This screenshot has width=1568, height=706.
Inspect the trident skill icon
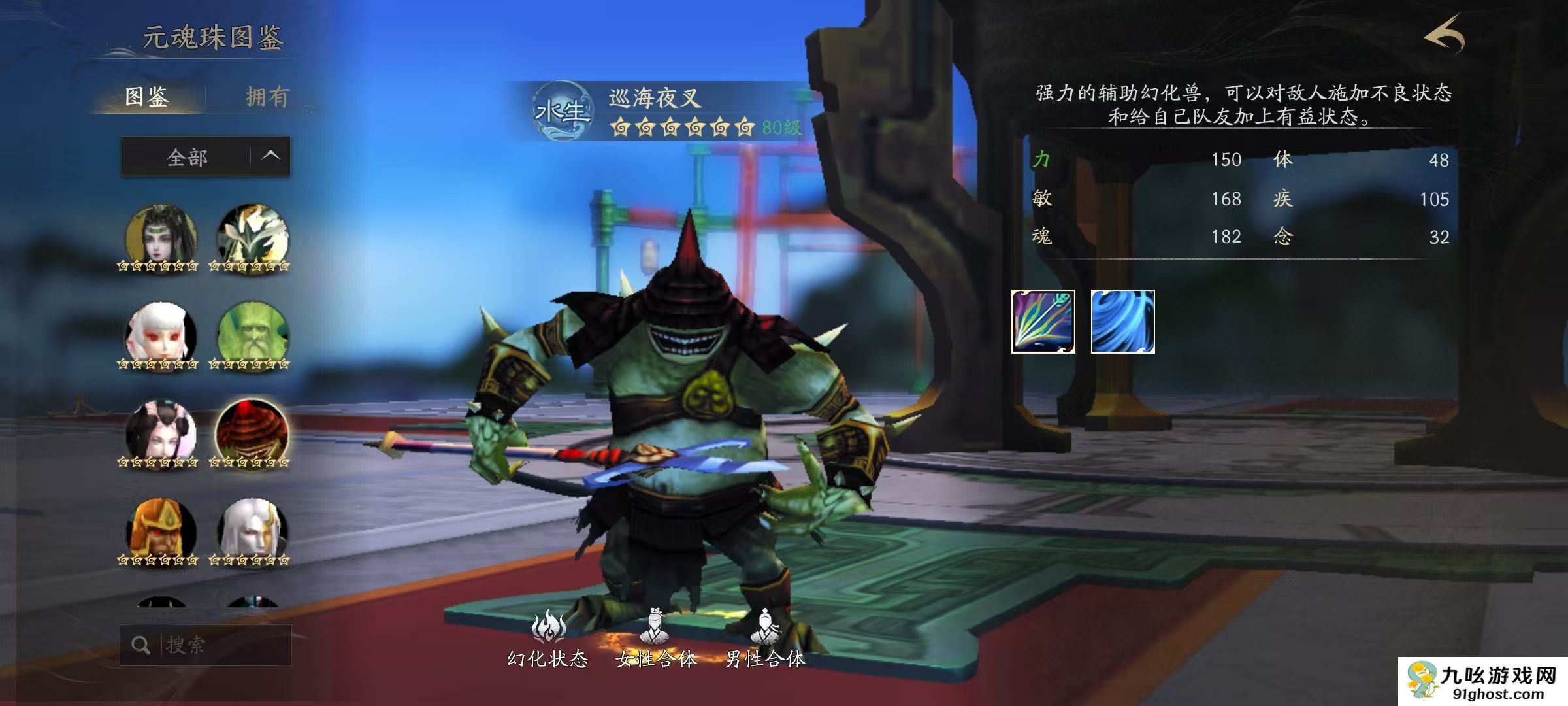pyautogui.click(x=1043, y=322)
